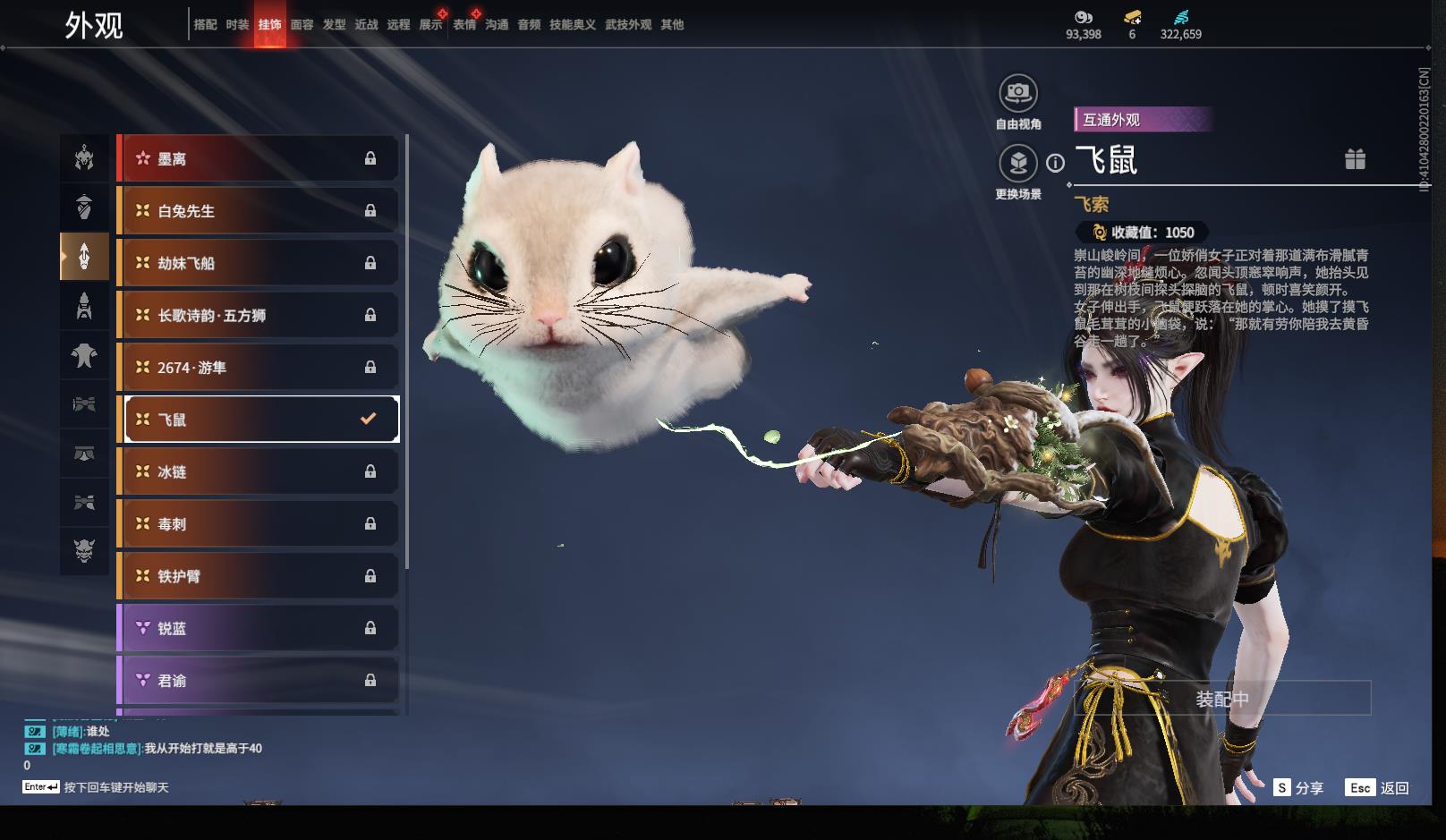The width and height of the screenshot is (1446, 840).
Task: Select 长歌诗韵·五方狮 in the list
Action: [258, 315]
